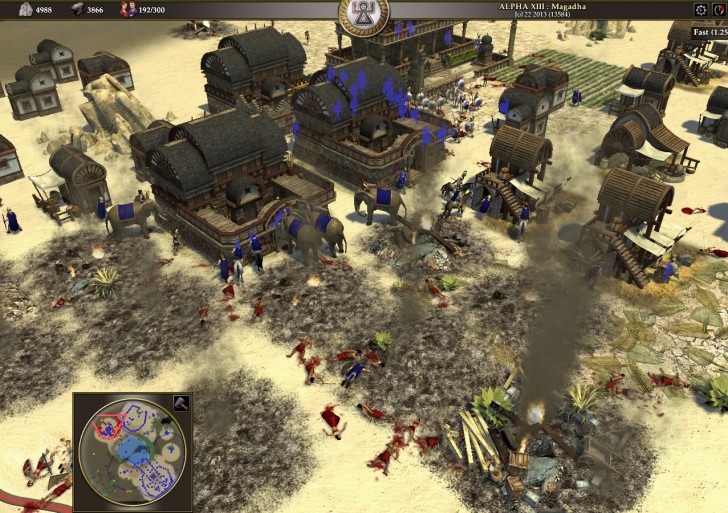Screen dimensions: 728x513
Task: Open the red shield diplomacy button
Action: [721, 10]
